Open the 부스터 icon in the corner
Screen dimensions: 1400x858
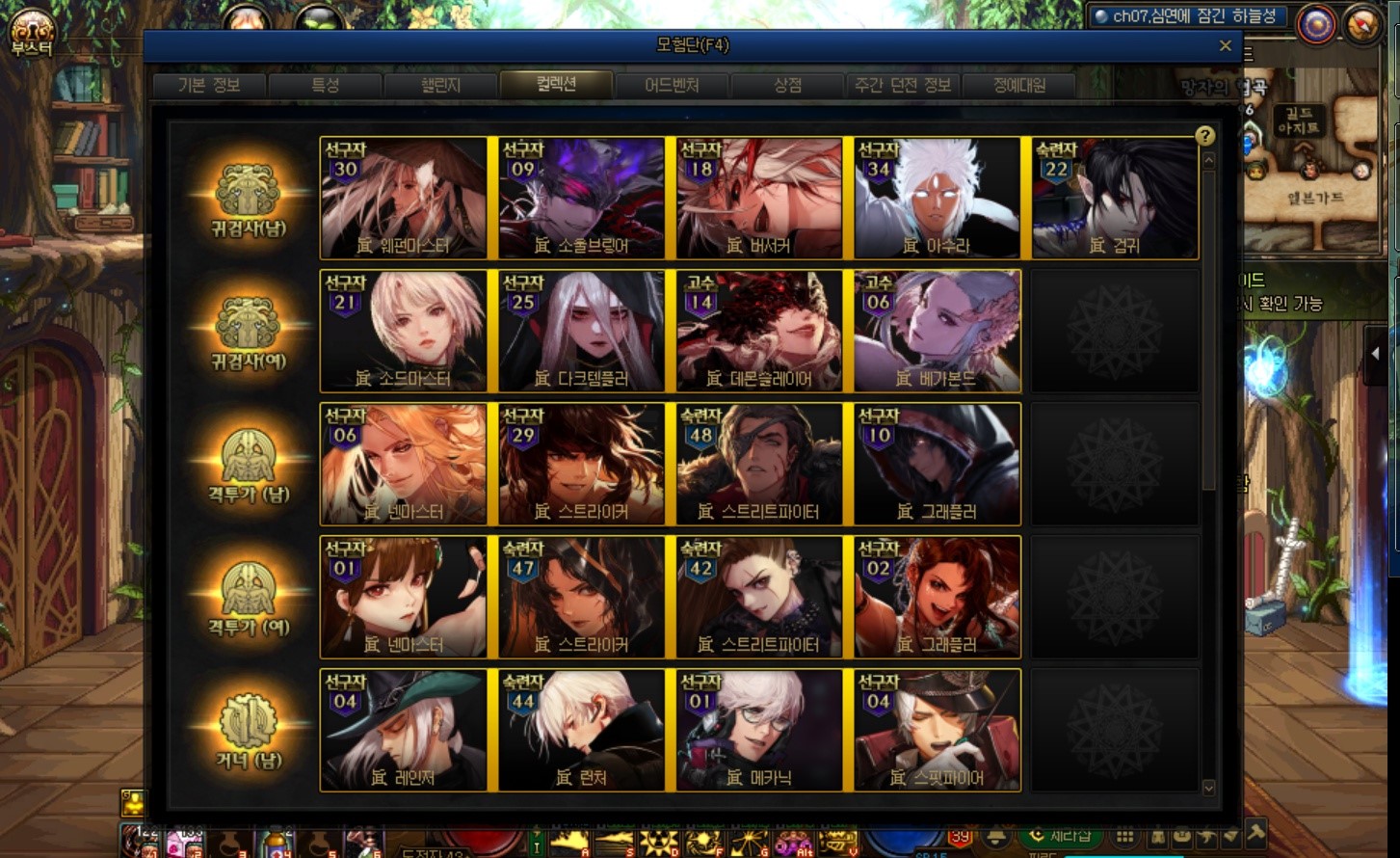[x=32, y=33]
